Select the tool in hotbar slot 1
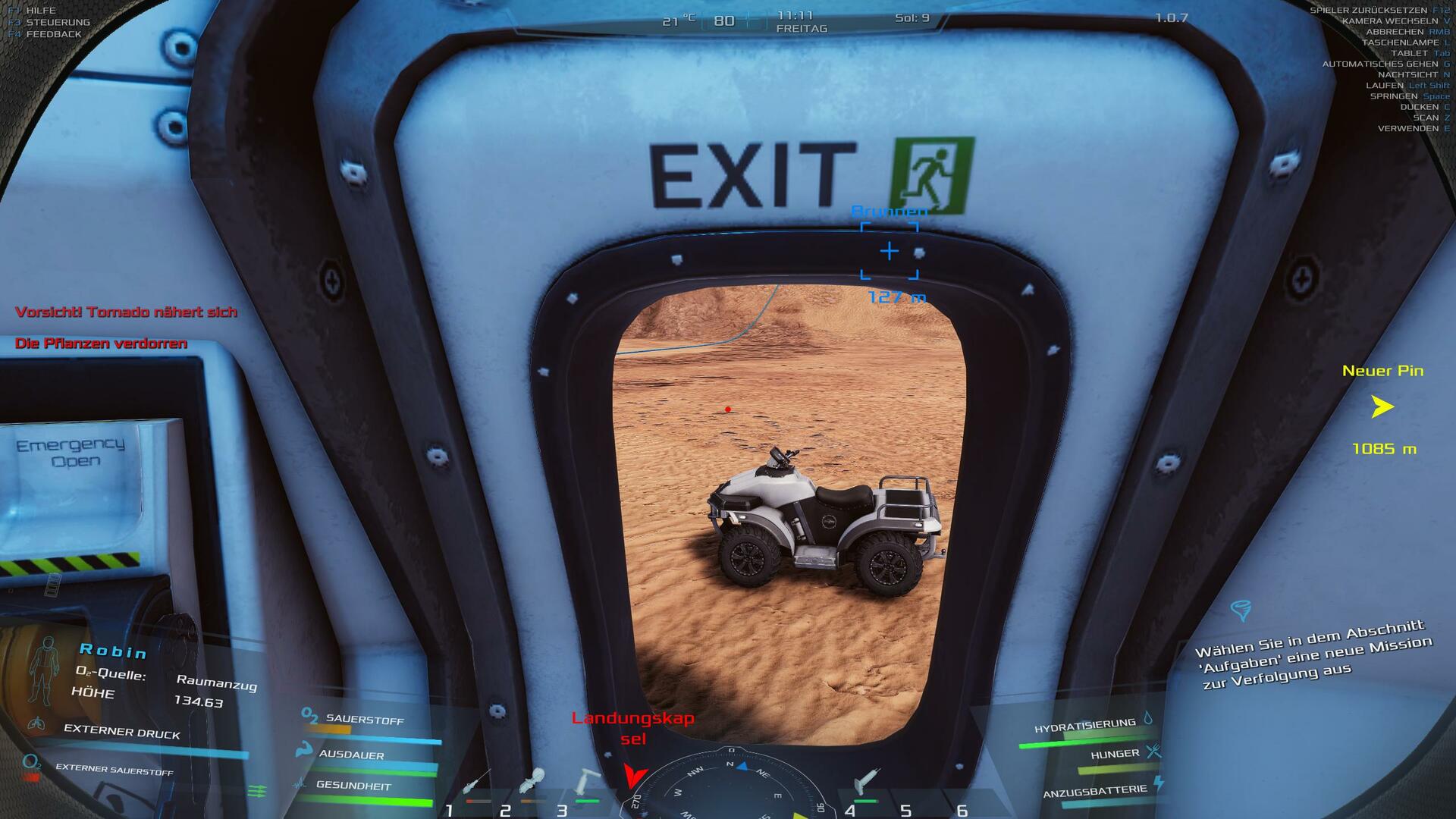1456x819 pixels. 476,784
